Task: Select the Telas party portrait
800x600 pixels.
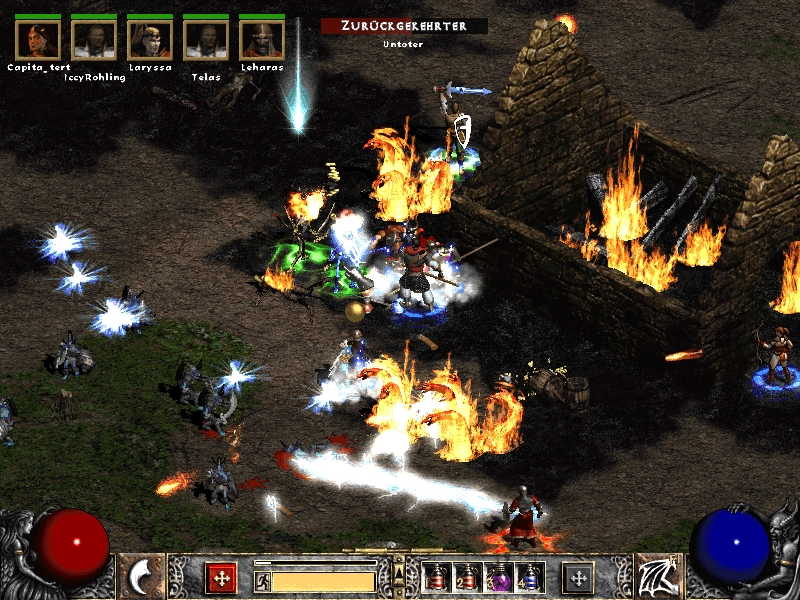Action: [x=206, y=39]
